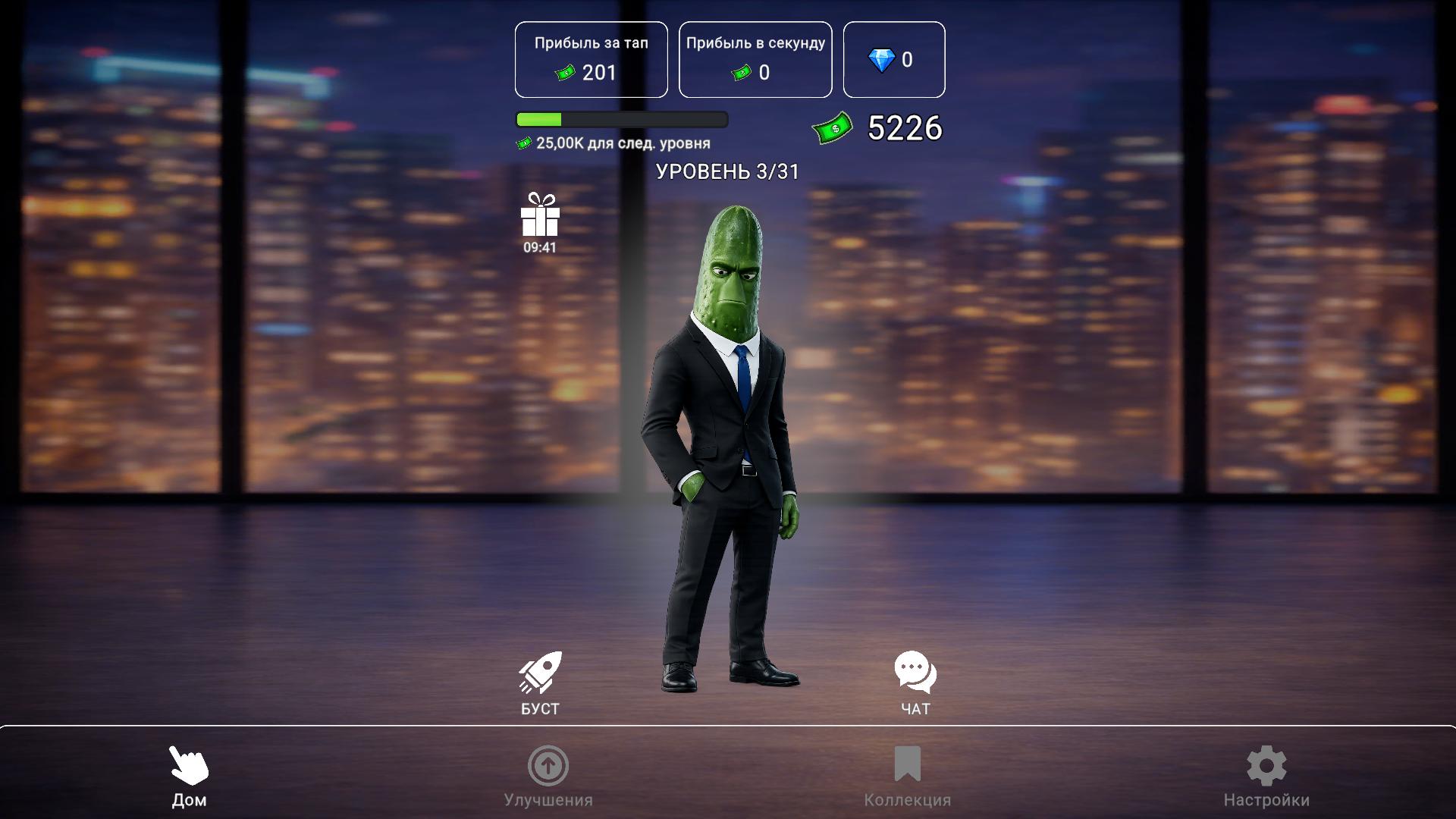Viewport: 1456px width, 819px height.
Task: Open the gem balance panel showing 0
Action: (894, 59)
